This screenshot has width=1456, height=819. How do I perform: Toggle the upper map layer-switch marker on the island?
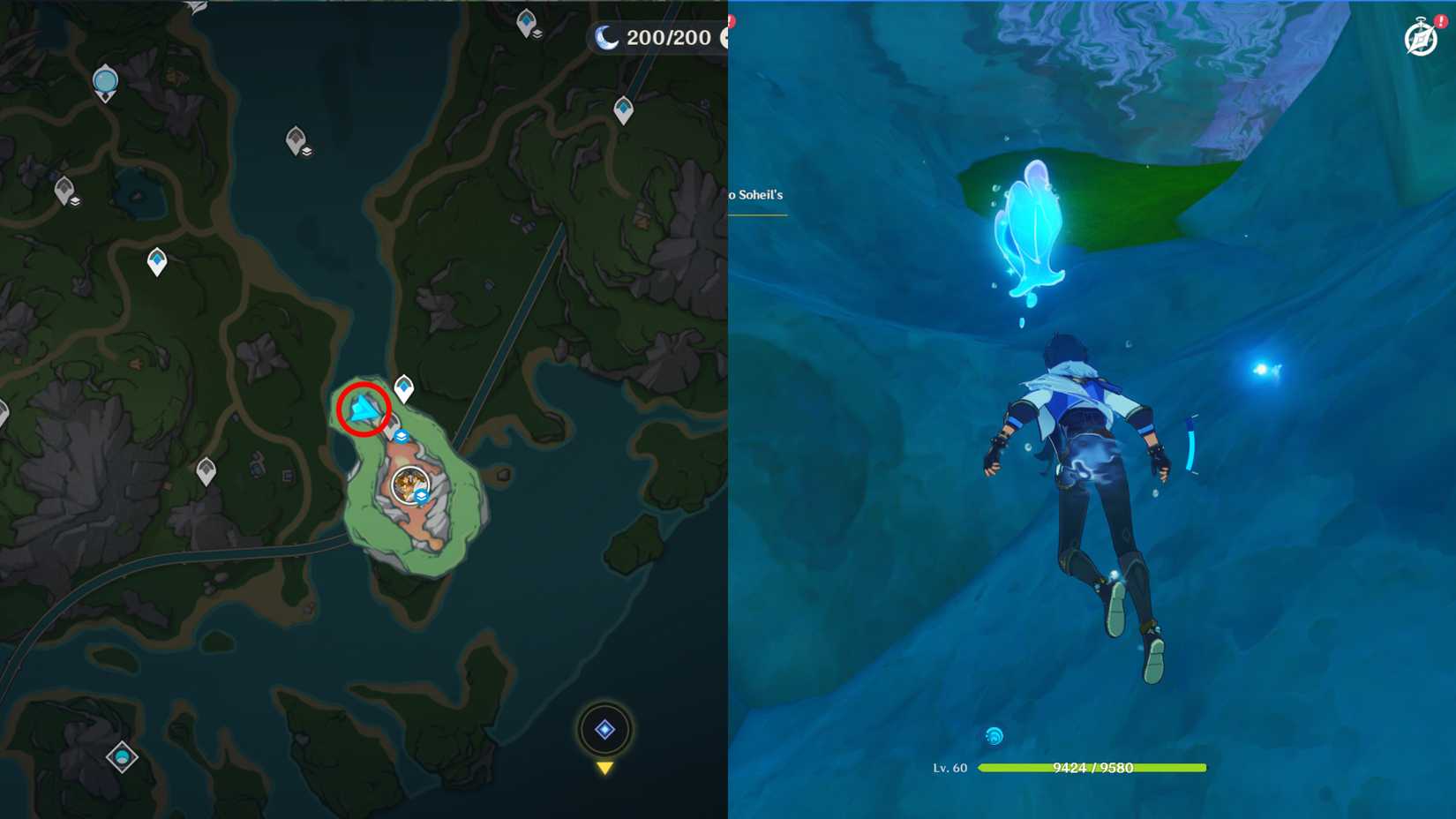click(402, 436)
